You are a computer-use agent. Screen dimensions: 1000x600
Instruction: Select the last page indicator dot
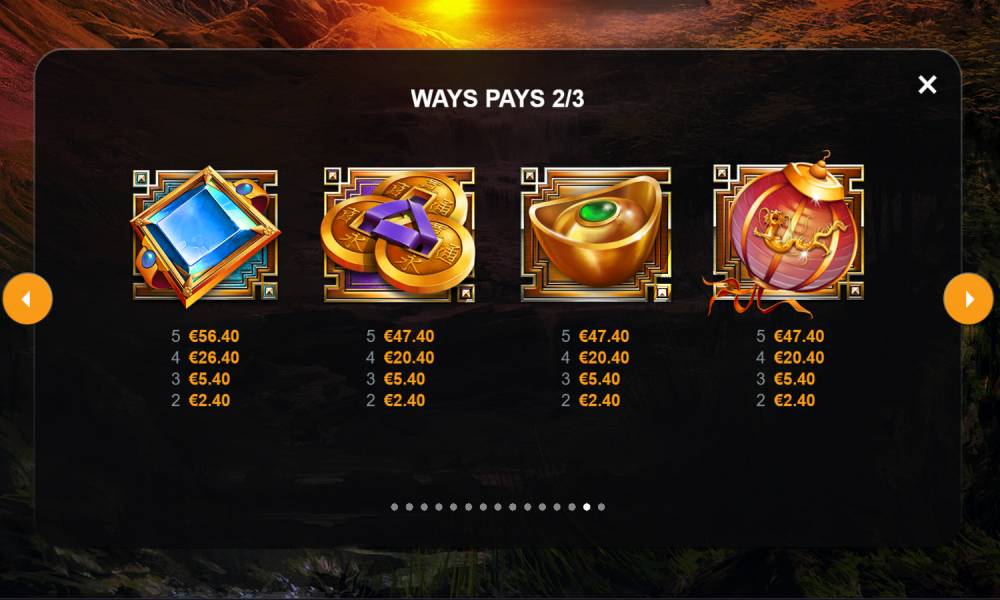coord(601,507)
